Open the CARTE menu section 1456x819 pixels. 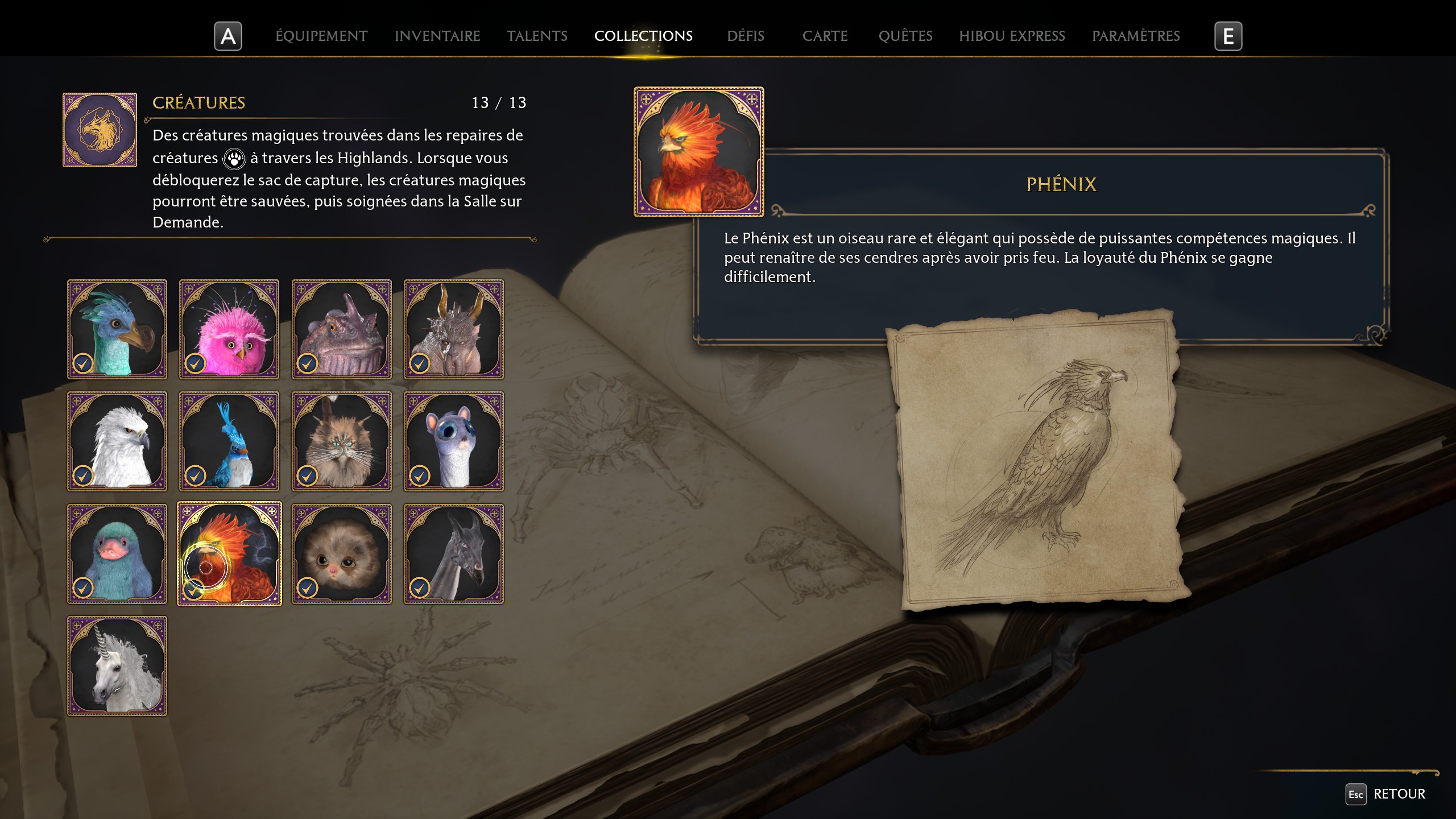point(825,36)
